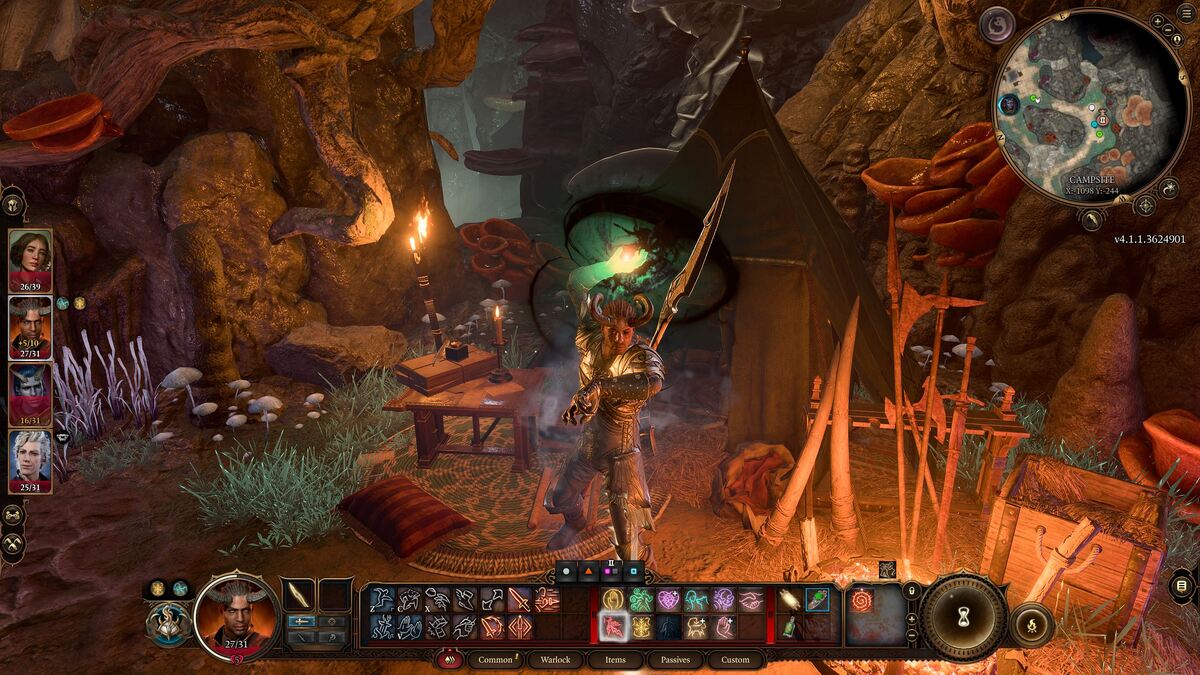Click the horned character's main portrait
This screenshot has width=1200, height=675.
coord(237,613)
